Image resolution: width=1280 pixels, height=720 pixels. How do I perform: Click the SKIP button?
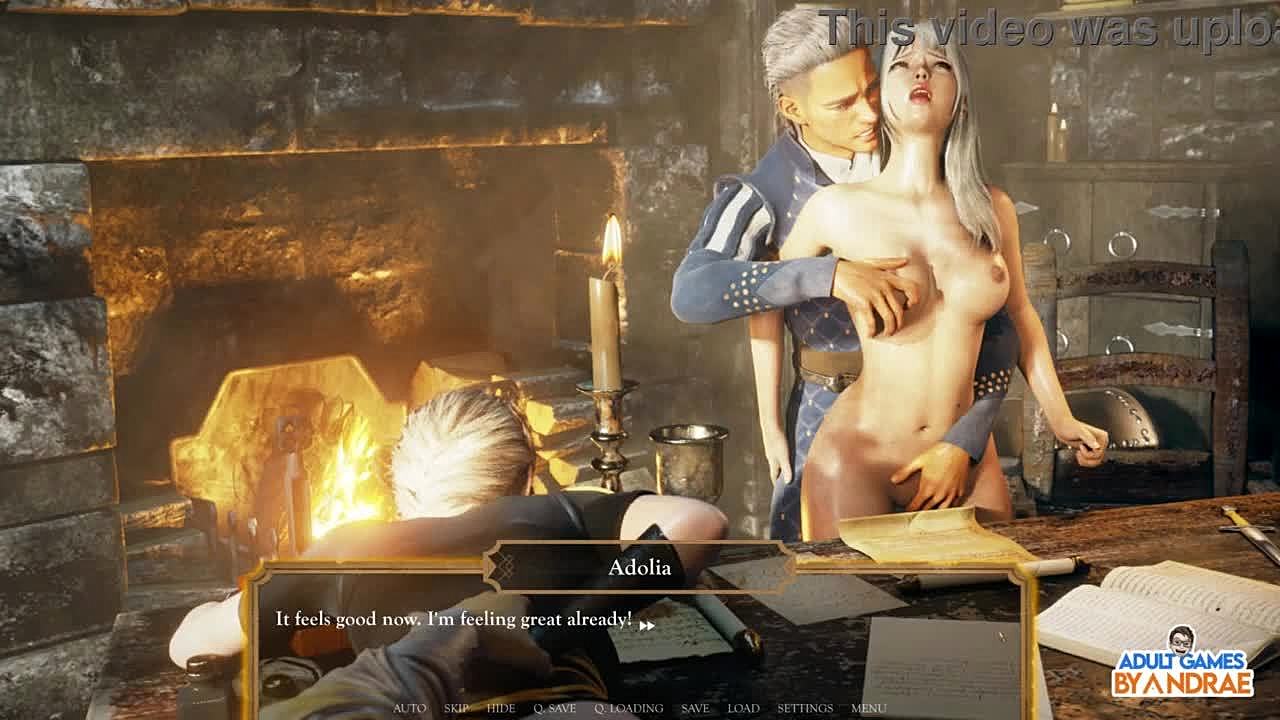click(x=456, y=708)
